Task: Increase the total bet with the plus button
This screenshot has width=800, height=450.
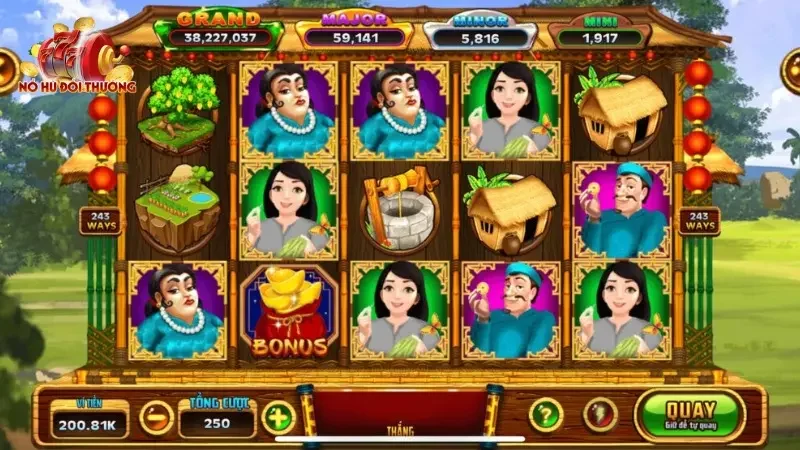Action: [278, 416]
